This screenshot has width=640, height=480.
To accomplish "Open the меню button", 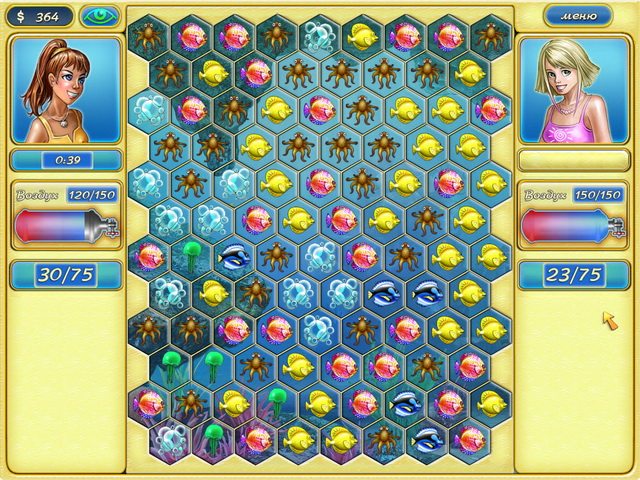I will click(x=578, y=16).
